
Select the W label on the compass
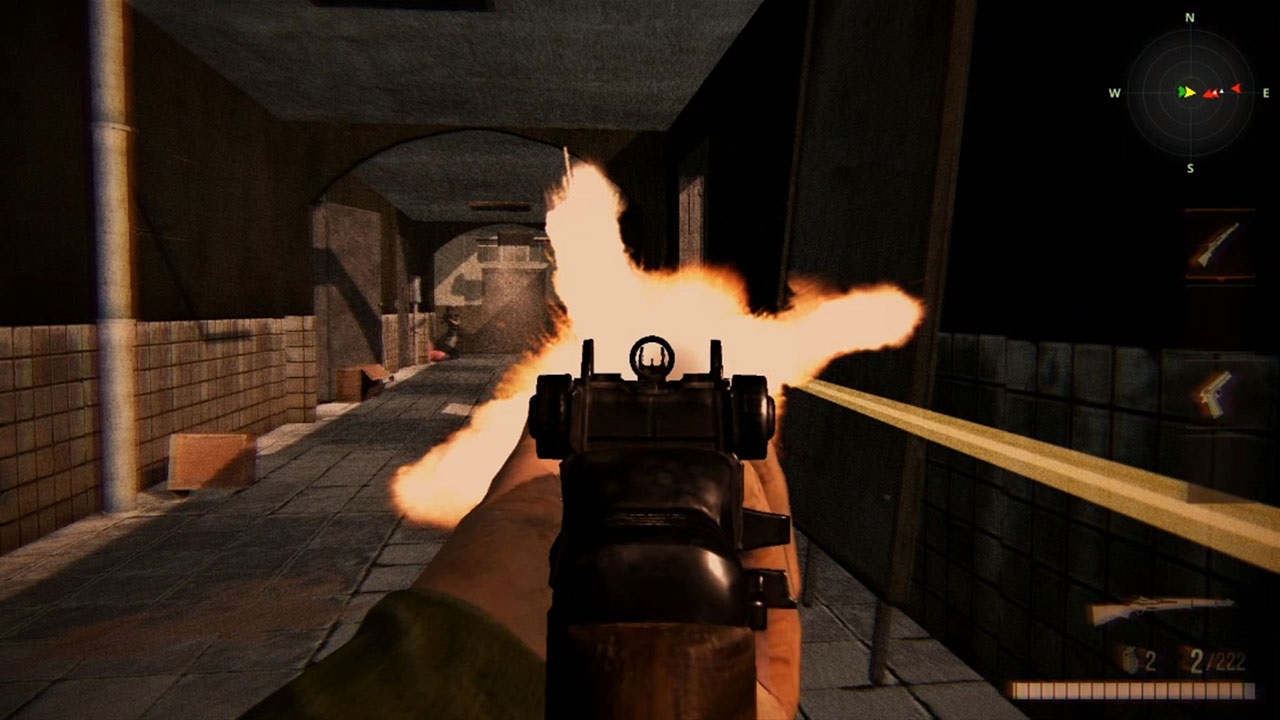(x=1113, y=92)
